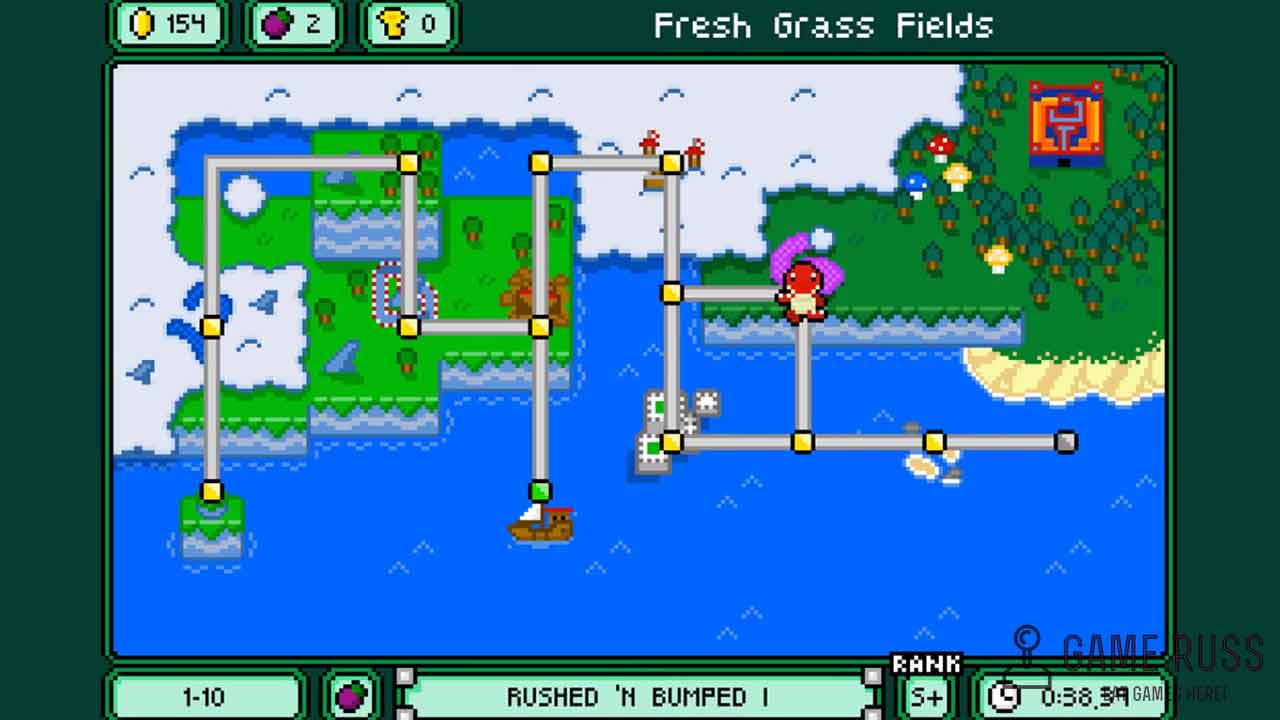1280x720 pixels.
Task: Select the red character's current level node
Action: pos(802,294)
